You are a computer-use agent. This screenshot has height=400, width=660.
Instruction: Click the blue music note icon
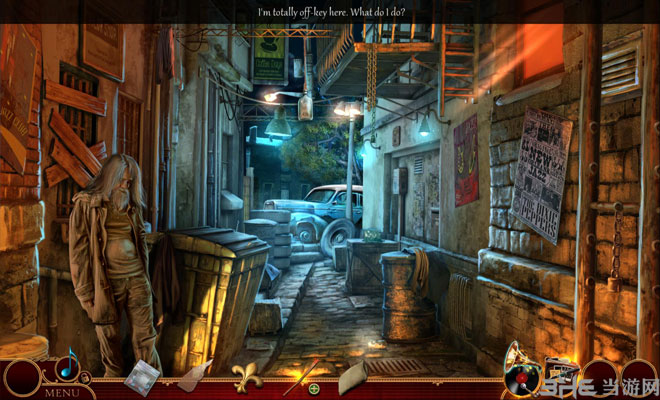pos(68,367)
